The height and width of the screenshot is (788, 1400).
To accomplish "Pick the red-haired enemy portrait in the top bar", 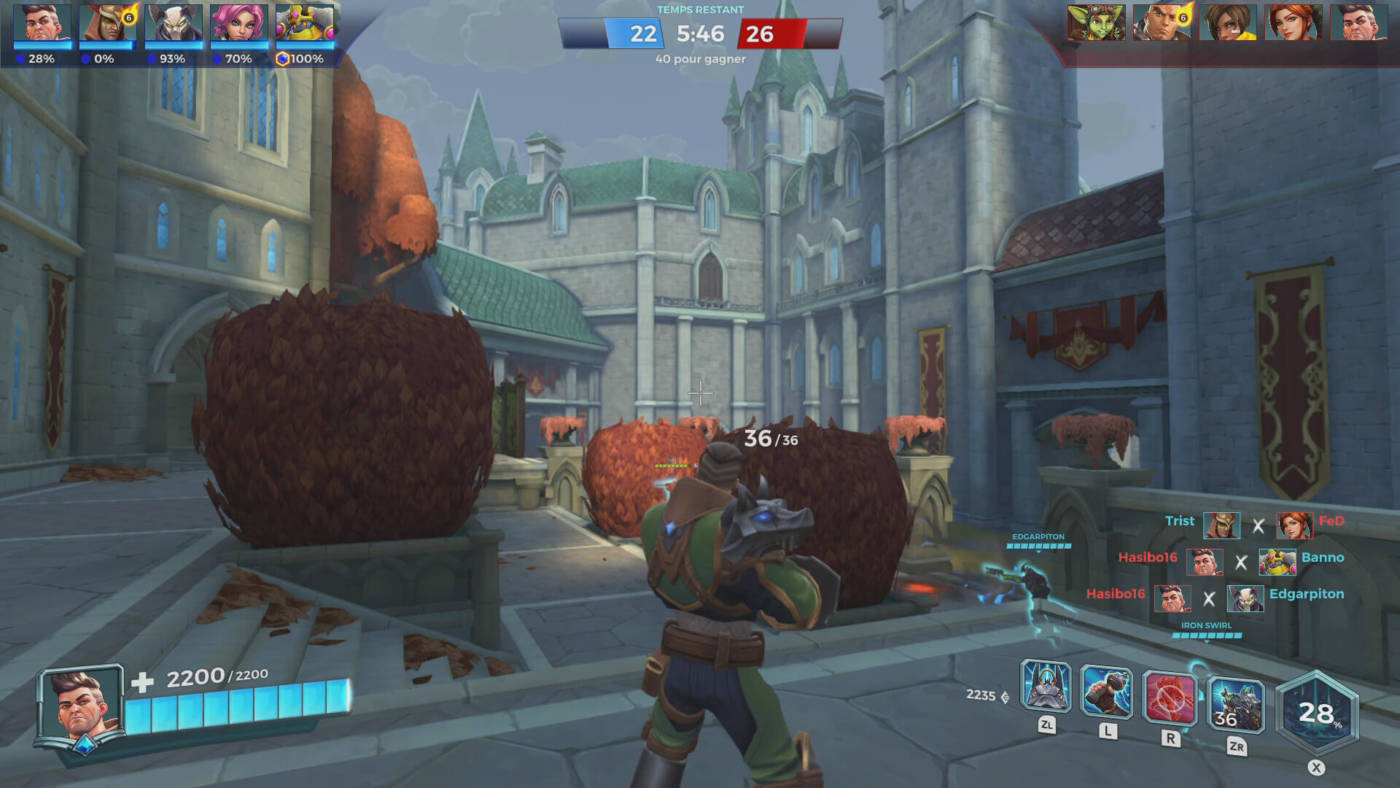I will tap(1293, 22).
